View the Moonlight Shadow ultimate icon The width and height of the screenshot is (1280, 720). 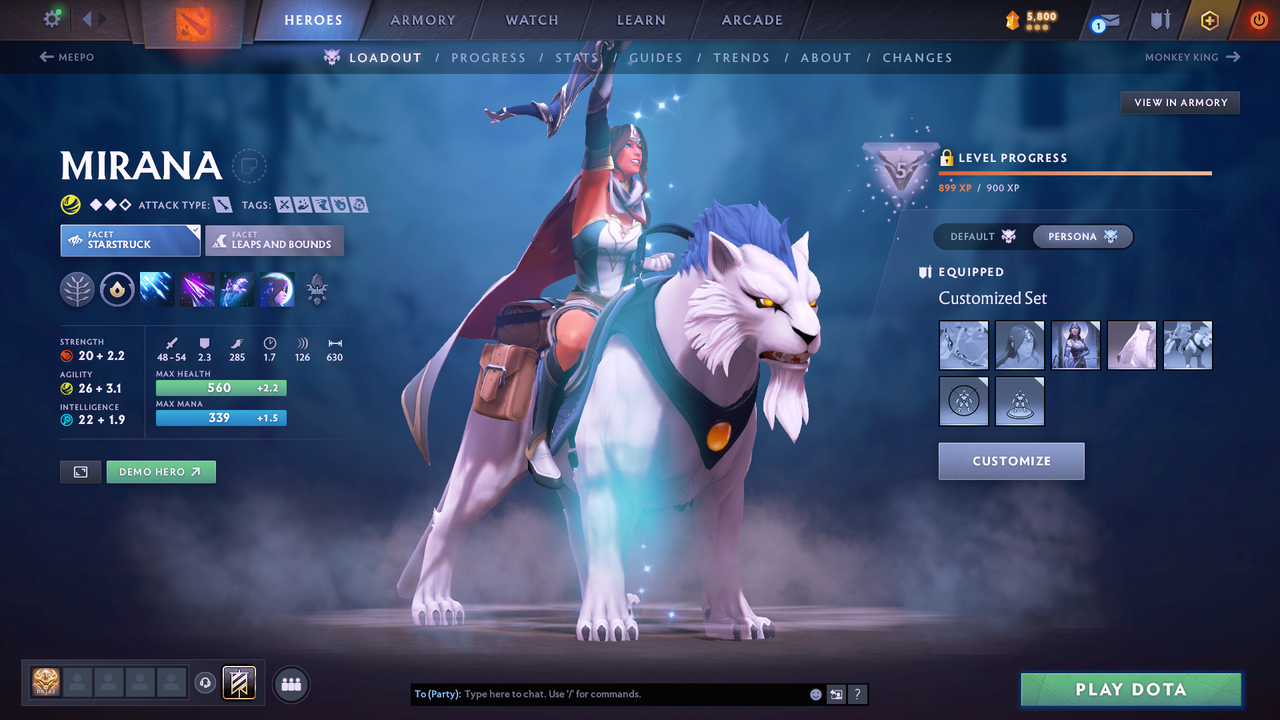pos(276,290)
